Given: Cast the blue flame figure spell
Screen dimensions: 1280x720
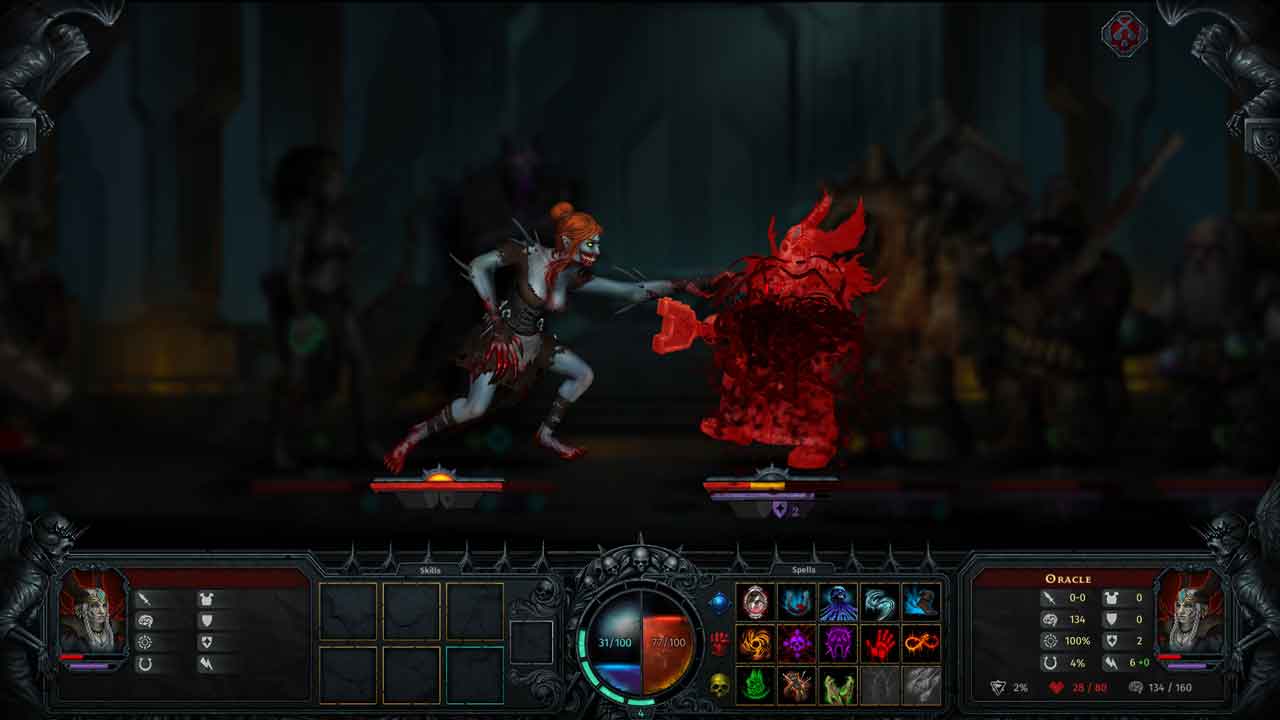Looking at the screenshot, I should pyautogui.click(x=921, y=602).
